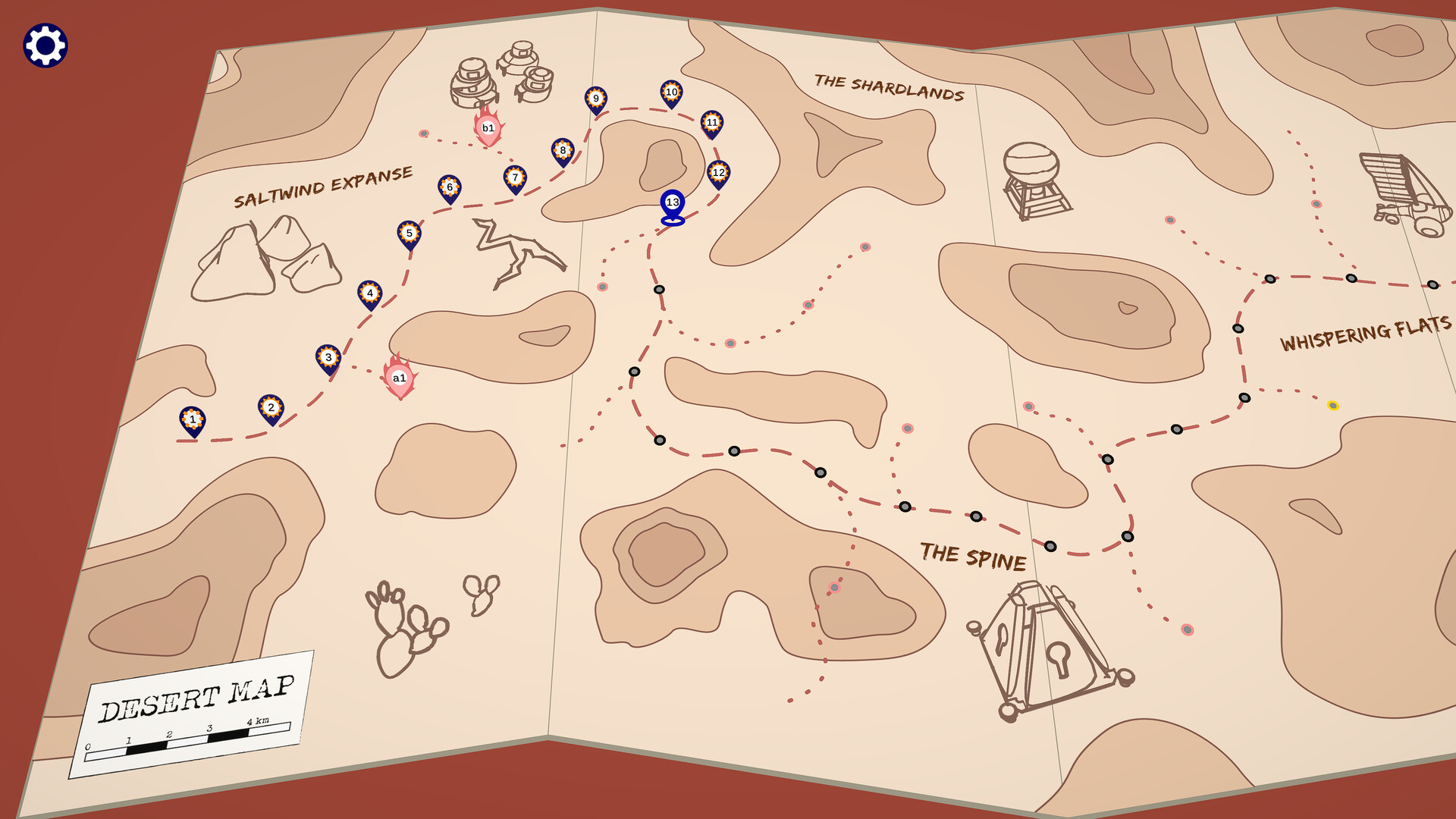The width and height of the screenshot is (1456, 819).
Task: Open details on pin 8
Action: [x=561, y=151]
